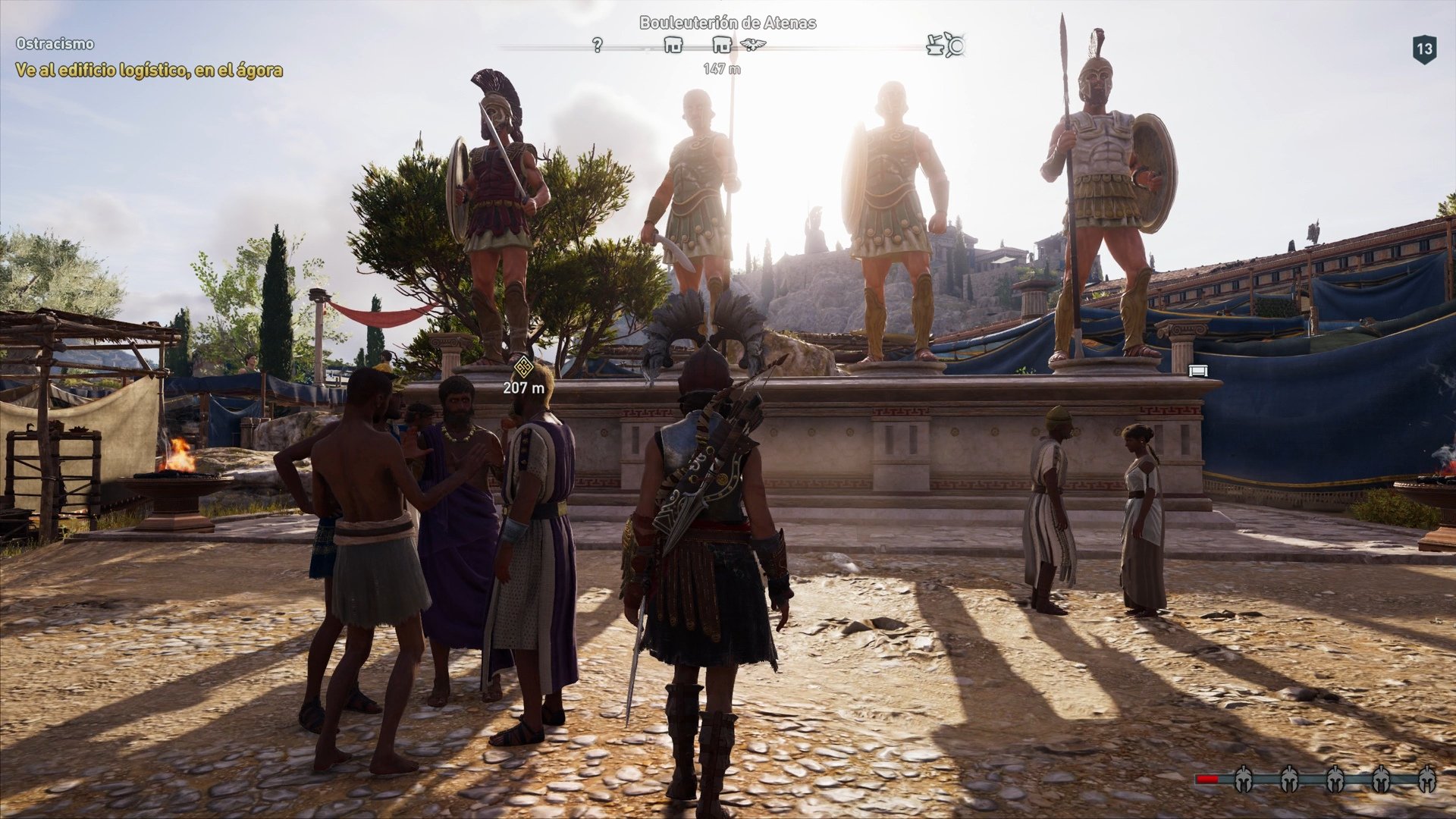
Task: Click the Bouleuterión de Atenas location title
Action: pos(728,23)
